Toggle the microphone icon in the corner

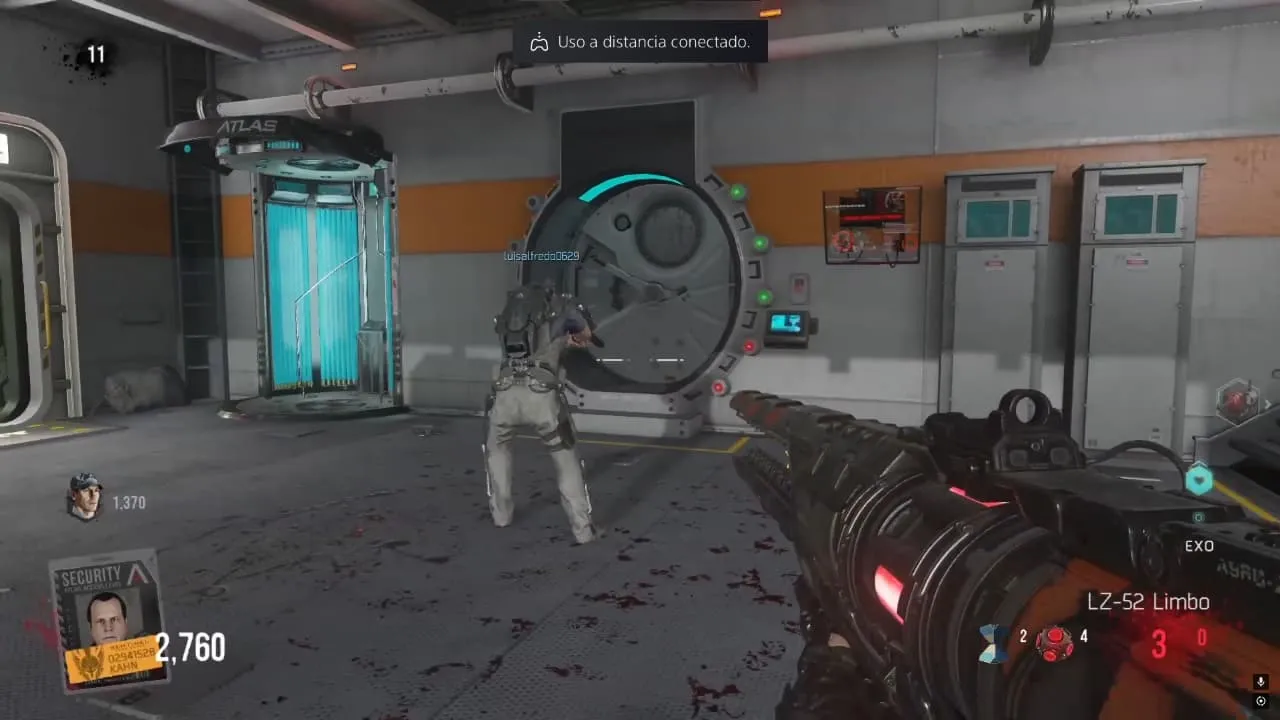coord(1261,682)
